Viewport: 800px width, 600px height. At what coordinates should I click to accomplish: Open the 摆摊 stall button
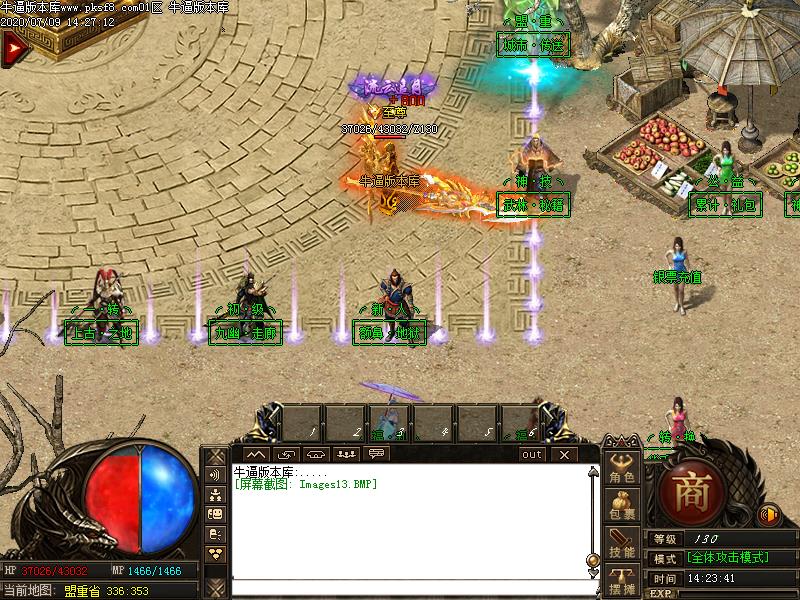(x=622, y=582)
